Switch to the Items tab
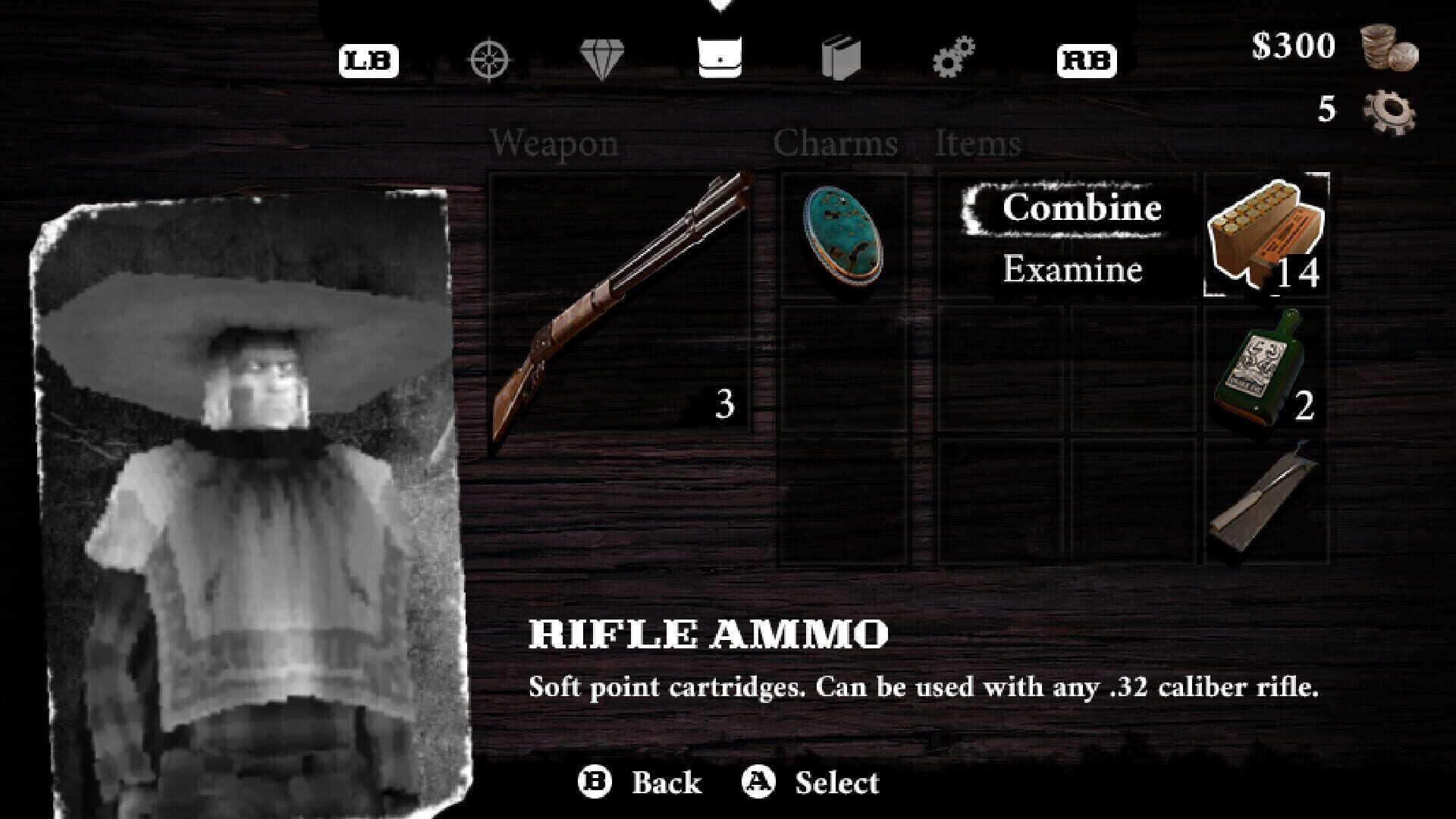 [x=977, y=143]
